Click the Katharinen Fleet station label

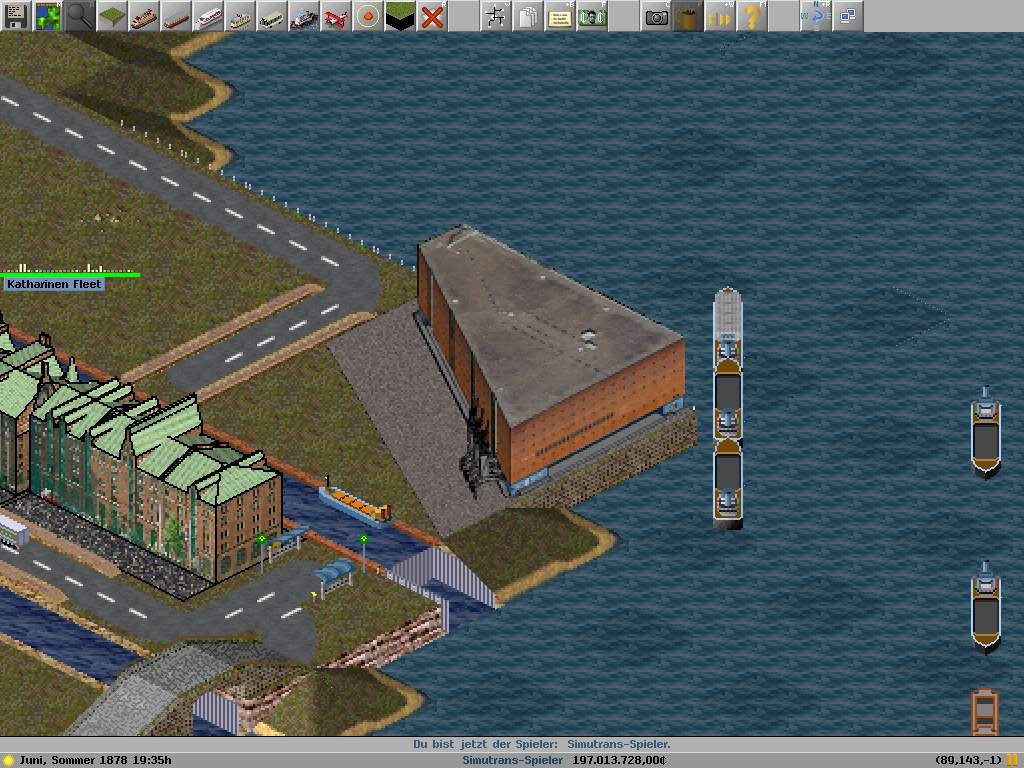click(x=54, y=284)
